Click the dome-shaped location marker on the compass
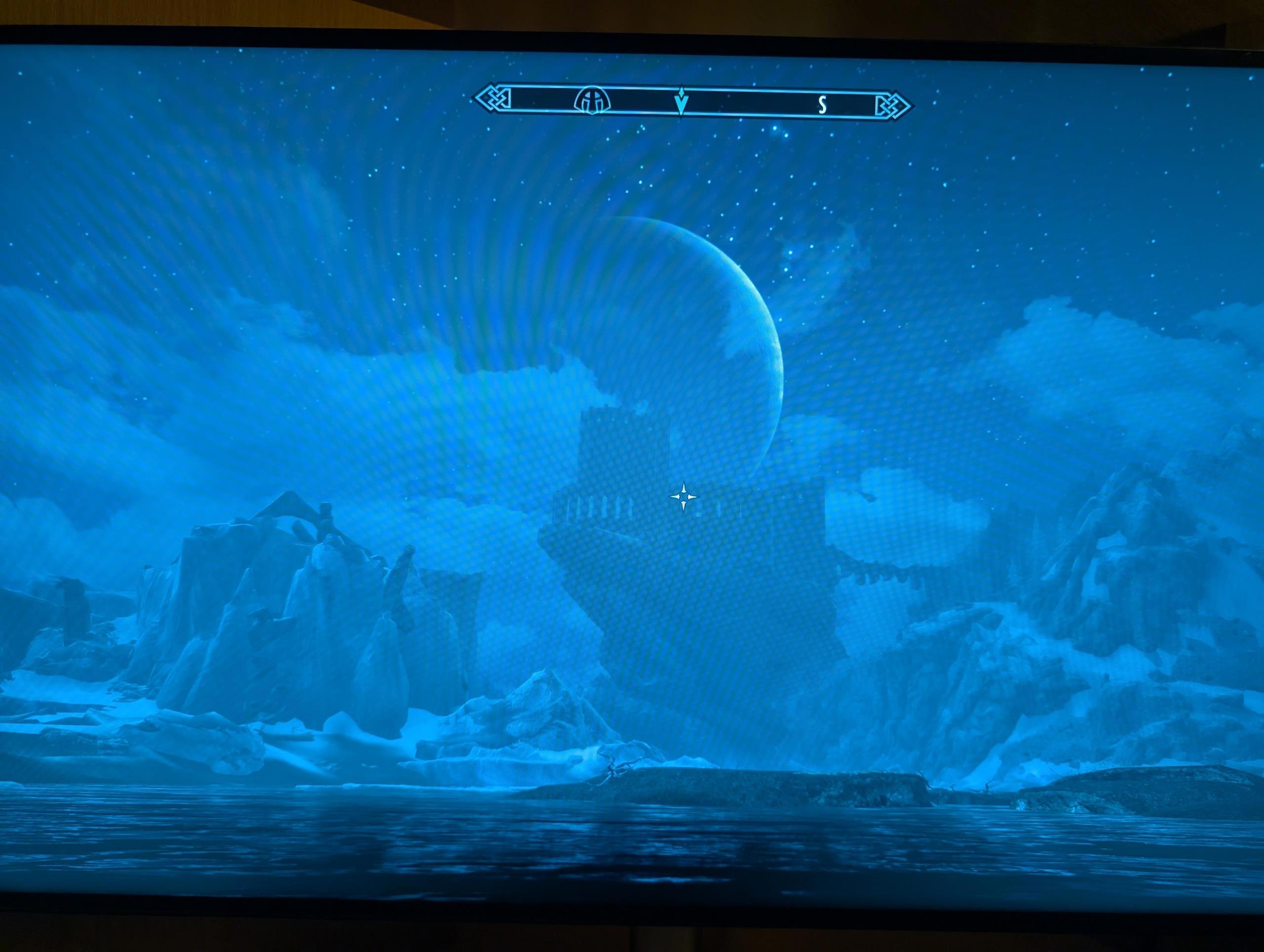 (x=592, y=102)
